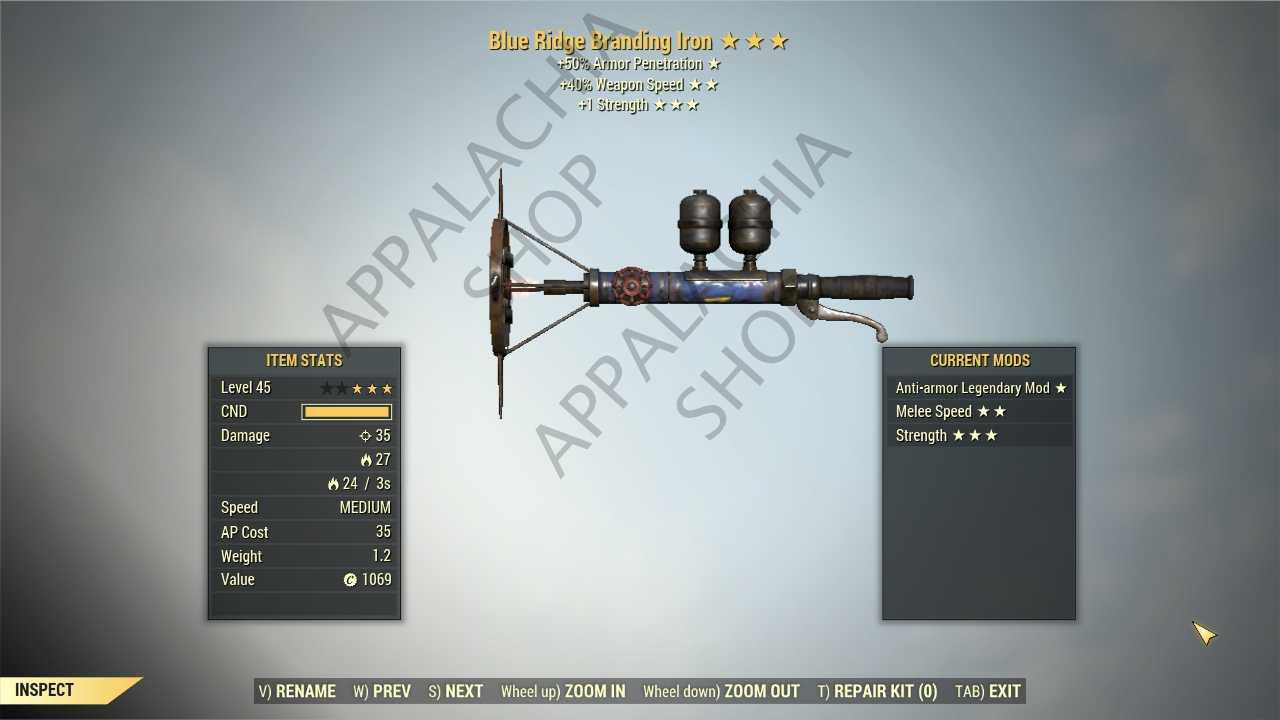The image size is (1280, 720).
Task: Exit the inspect screen
Action: coord(988,691)
